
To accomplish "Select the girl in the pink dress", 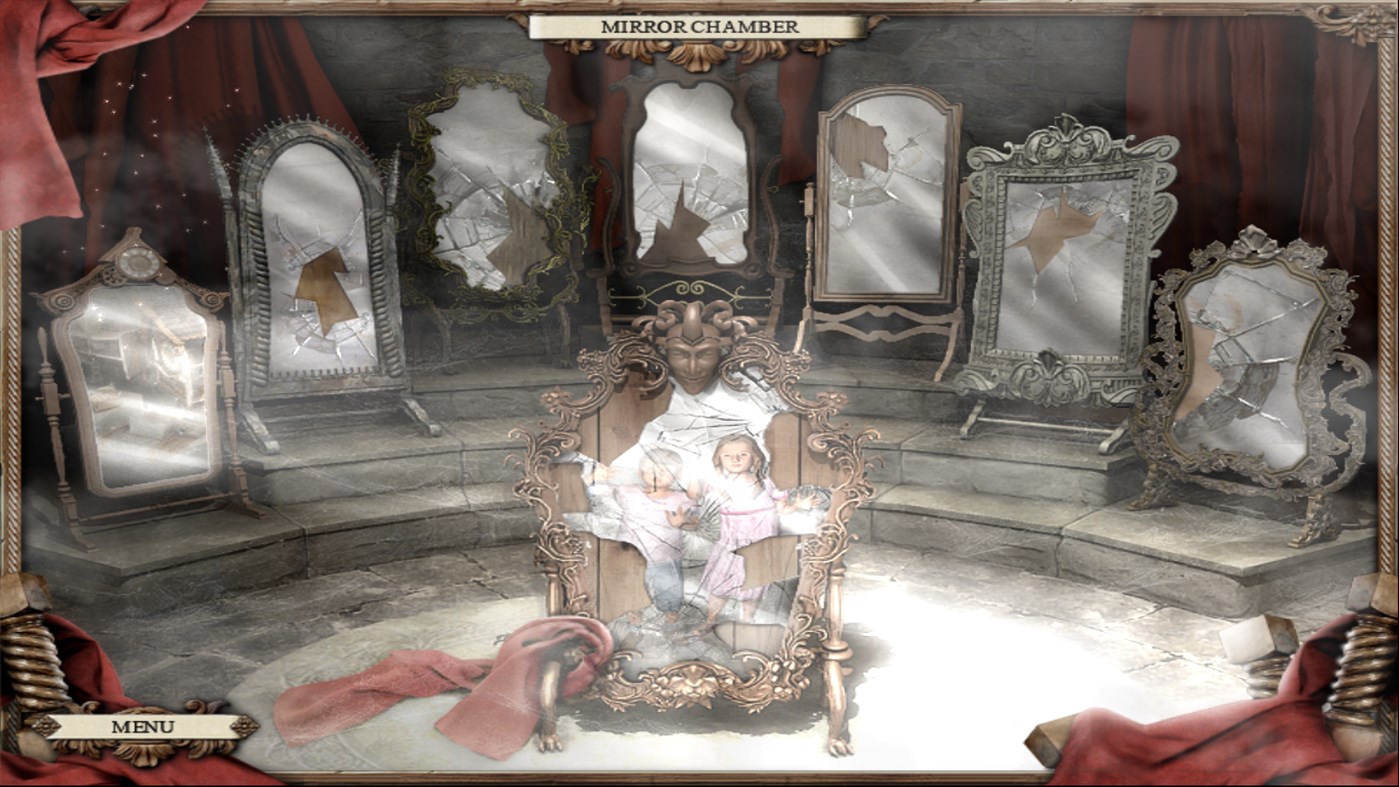I will tap(736, 510).
